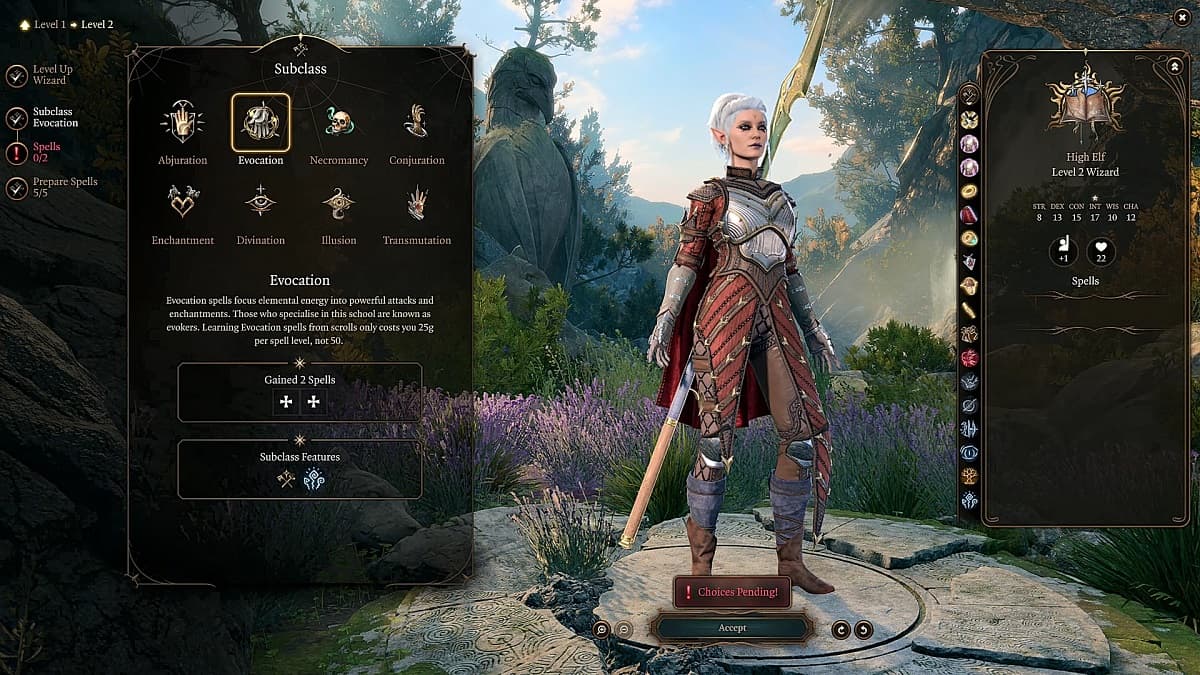Click the Choices Pending warning
The image size is (1200, 675).
click(732, 592)
